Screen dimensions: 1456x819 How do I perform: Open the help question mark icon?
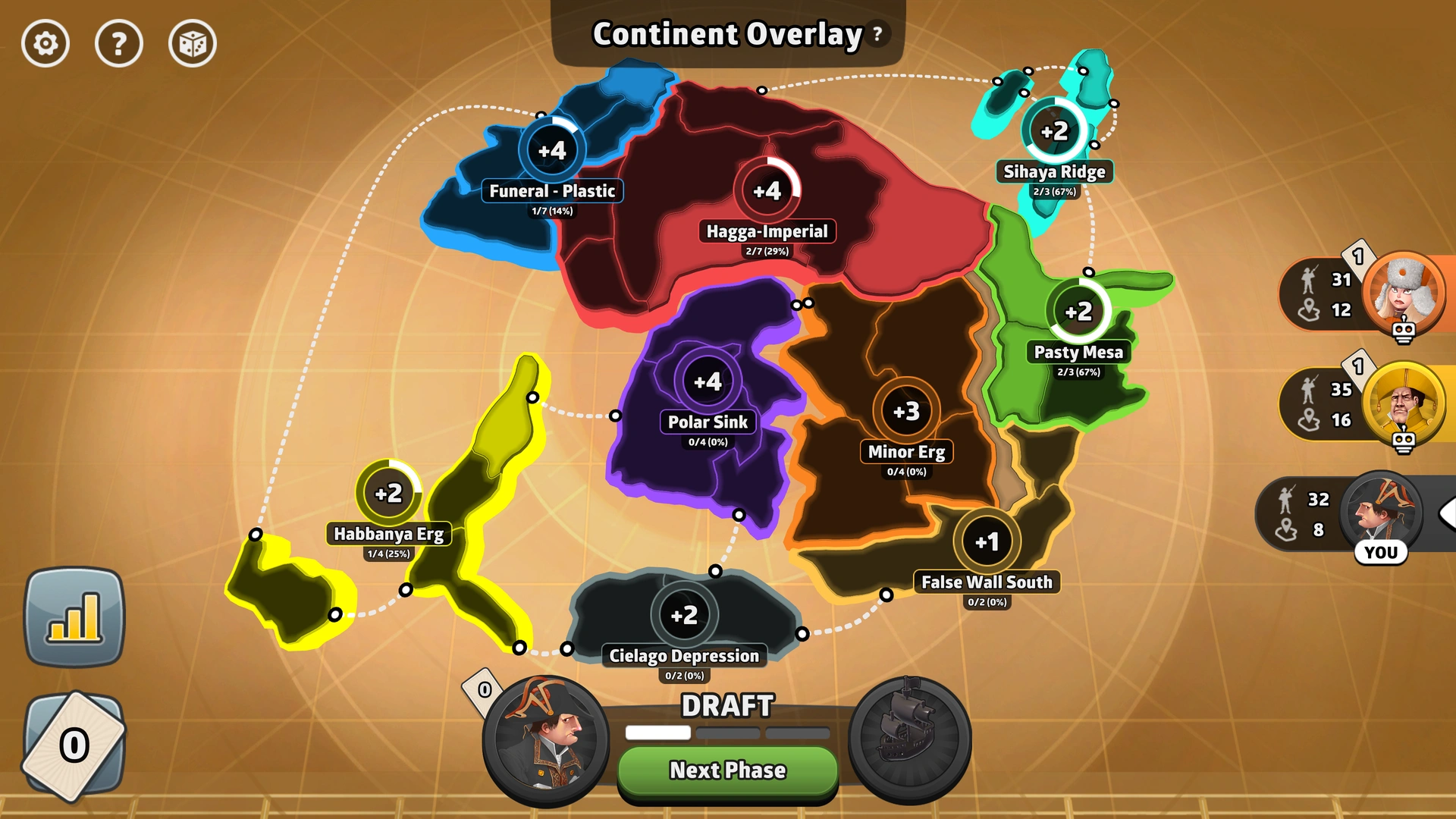[x=119, y=44]
